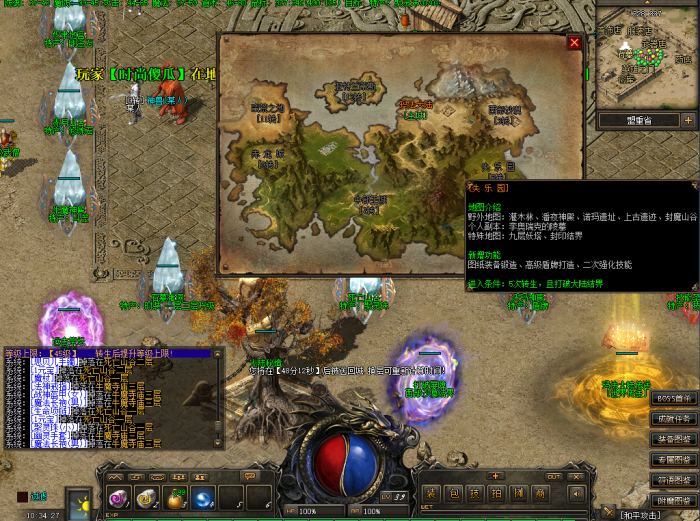The image size is (700, 521).
Task: Open the 成就任务 achievements panel
Action: click(x=674, y=418)
